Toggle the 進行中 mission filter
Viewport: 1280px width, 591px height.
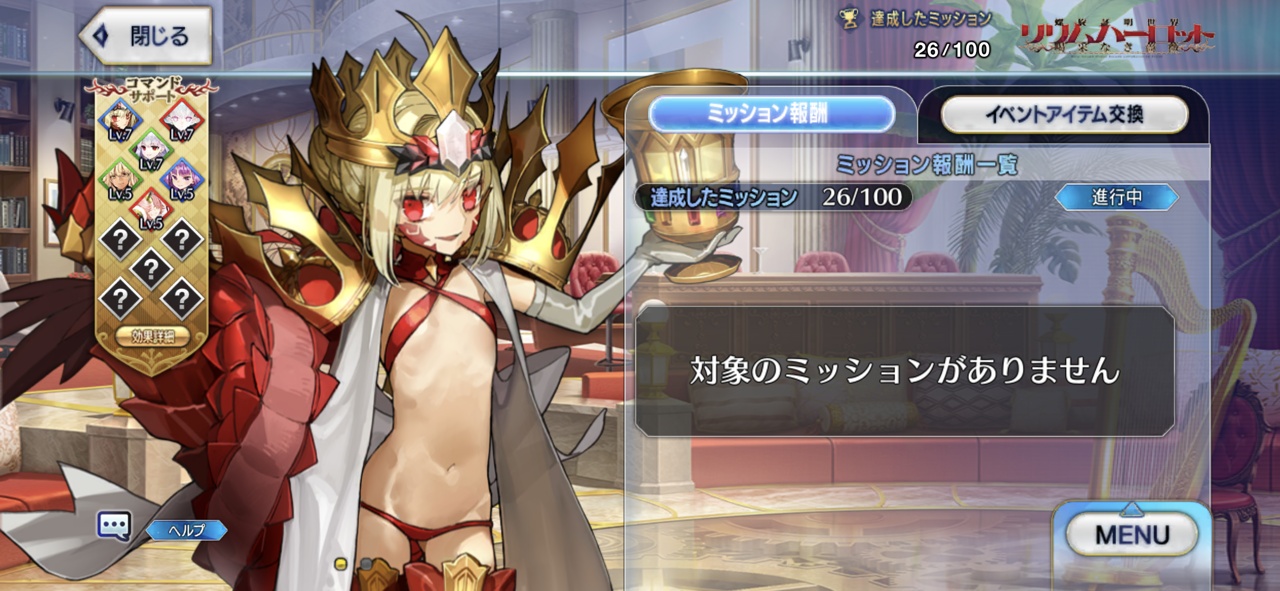[1117, 198]
